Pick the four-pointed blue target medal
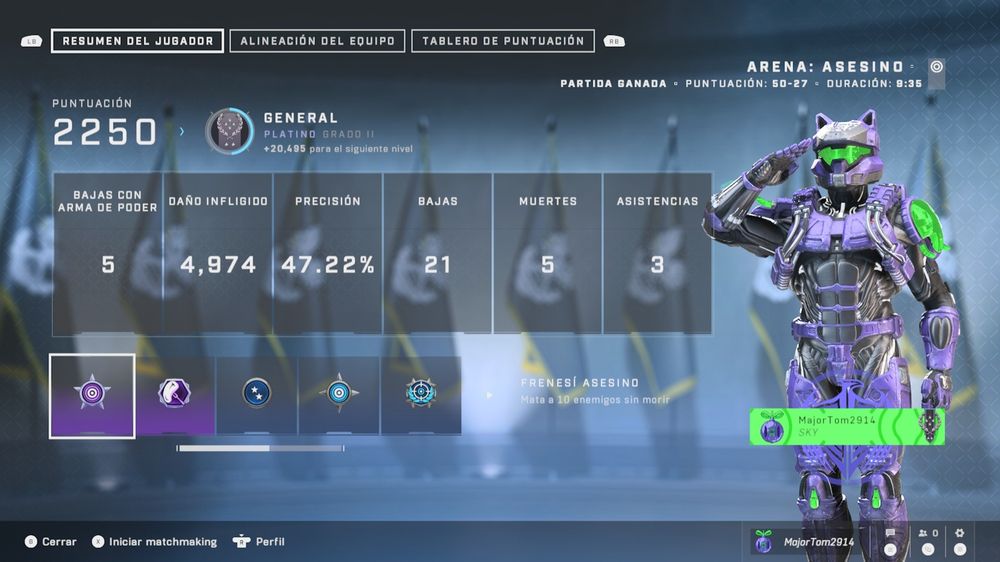 coord(339,395)
